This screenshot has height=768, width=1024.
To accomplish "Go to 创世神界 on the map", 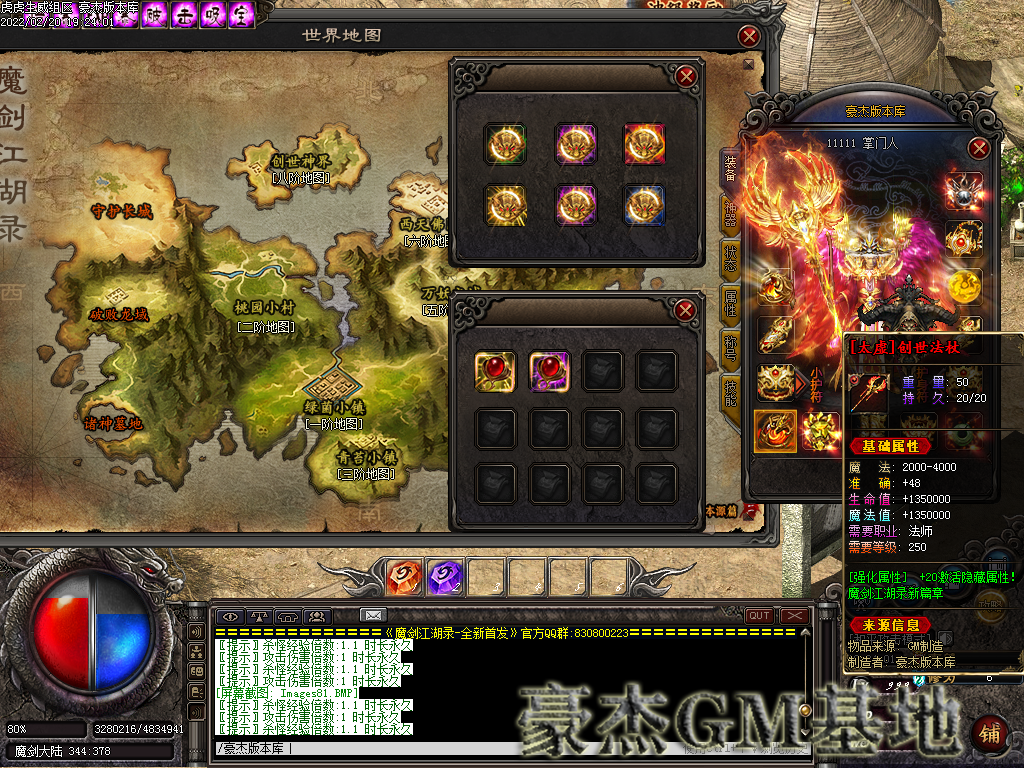I will click(301, 161).
